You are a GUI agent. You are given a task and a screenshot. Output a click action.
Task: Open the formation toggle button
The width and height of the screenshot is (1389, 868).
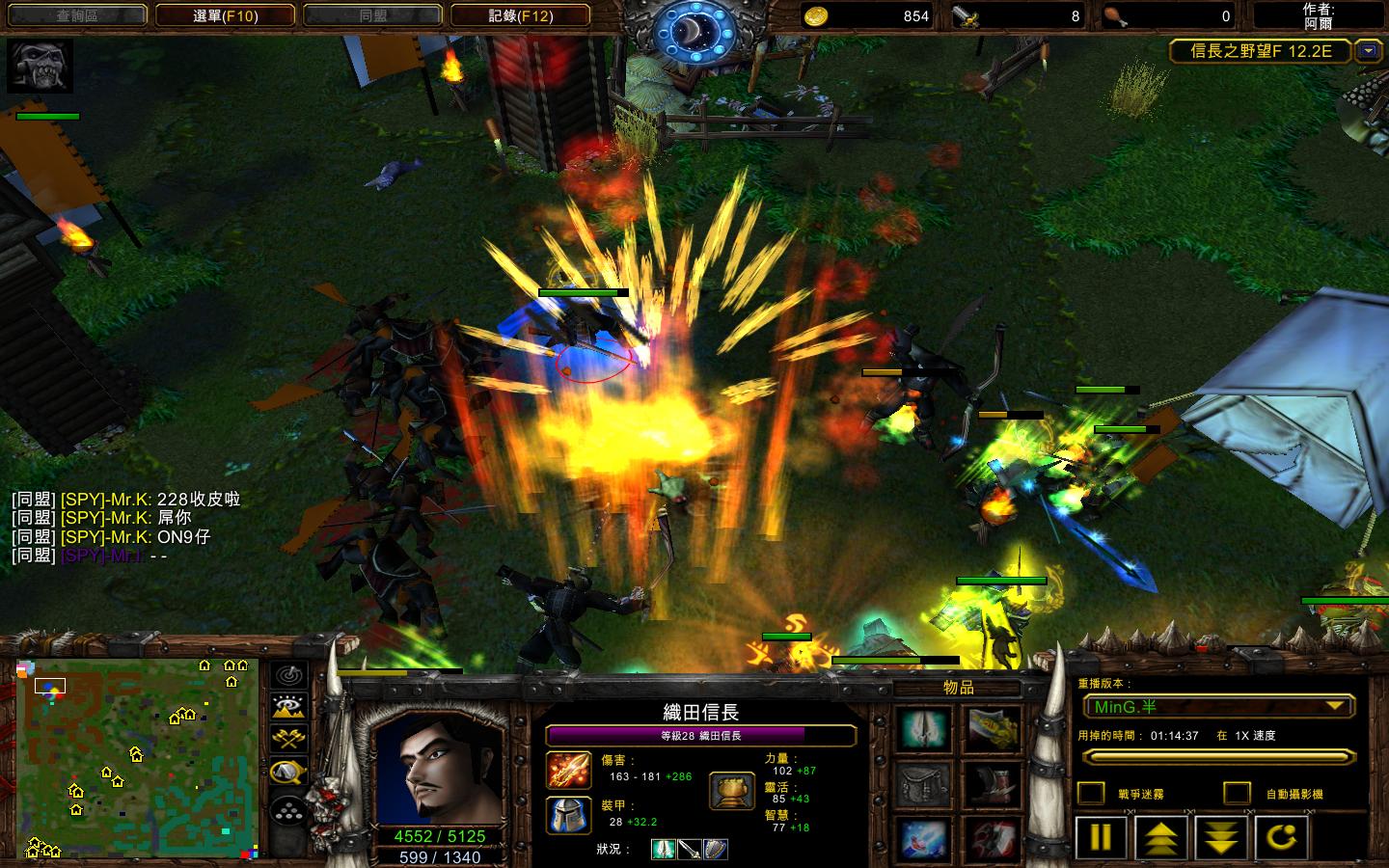[289, 812]
